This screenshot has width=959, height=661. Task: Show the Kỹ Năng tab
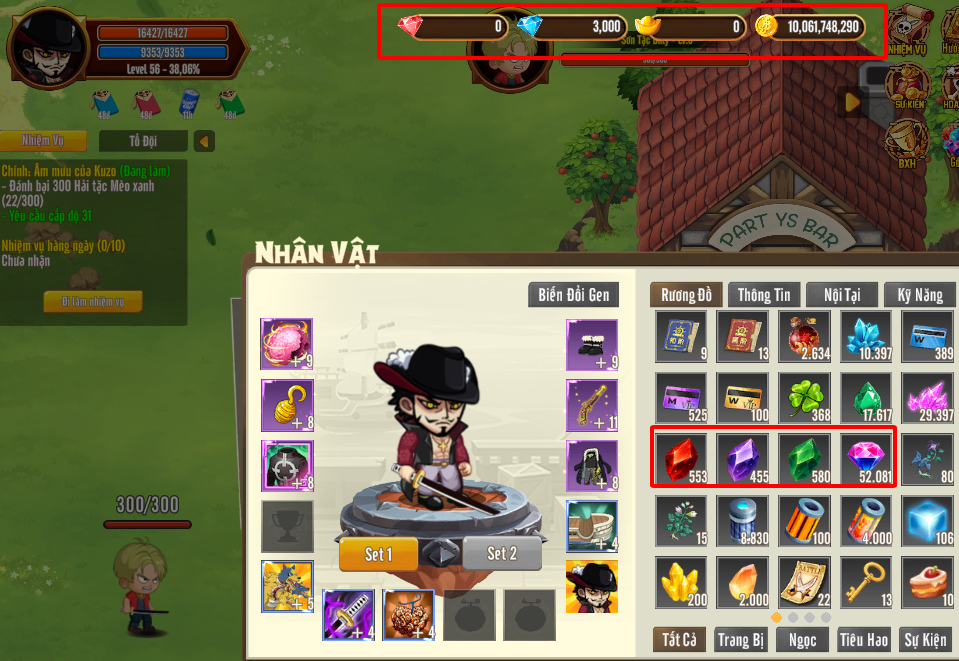(x=920, y=295)
